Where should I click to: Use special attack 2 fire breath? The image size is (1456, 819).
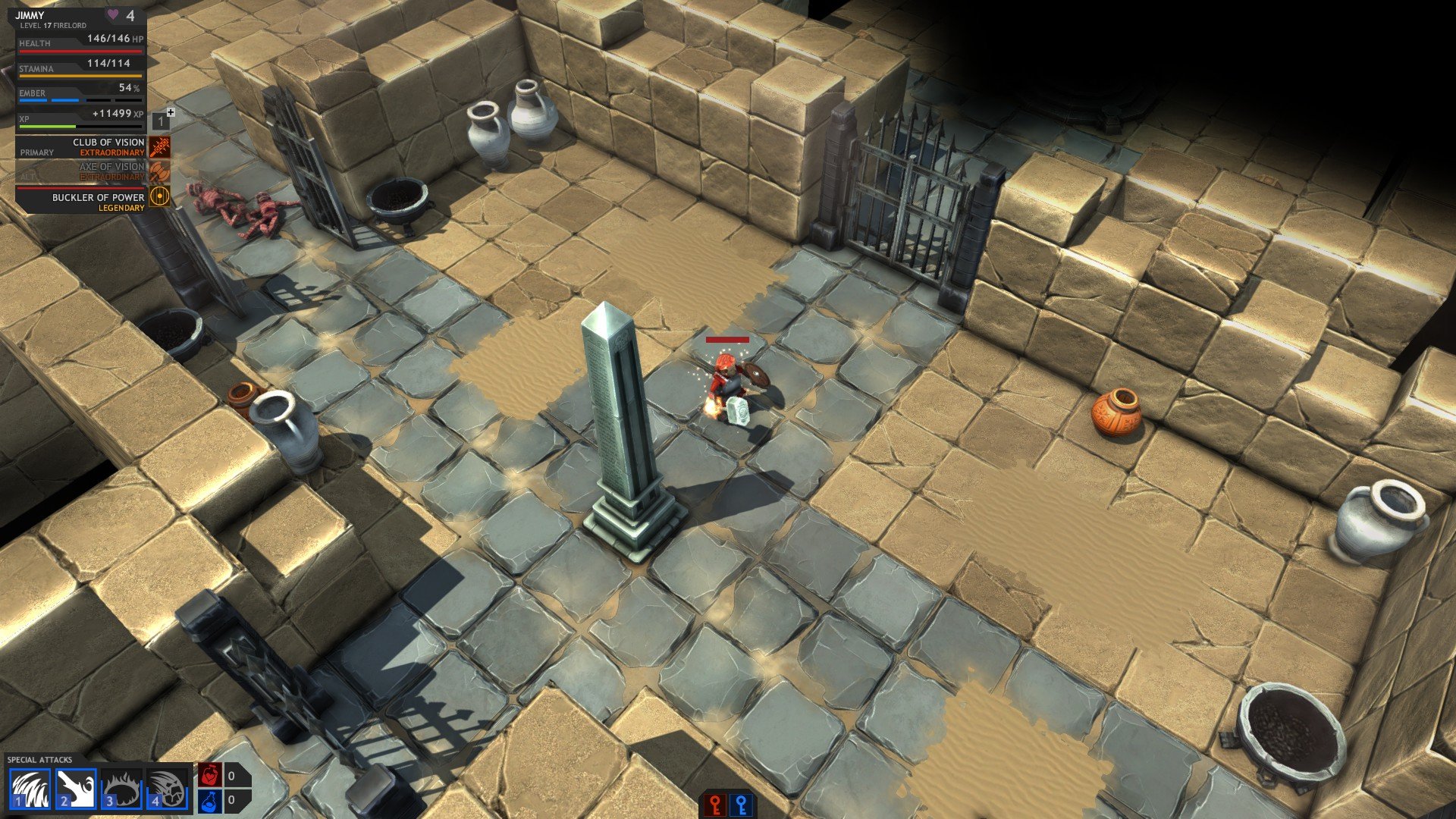click(76, 789)
